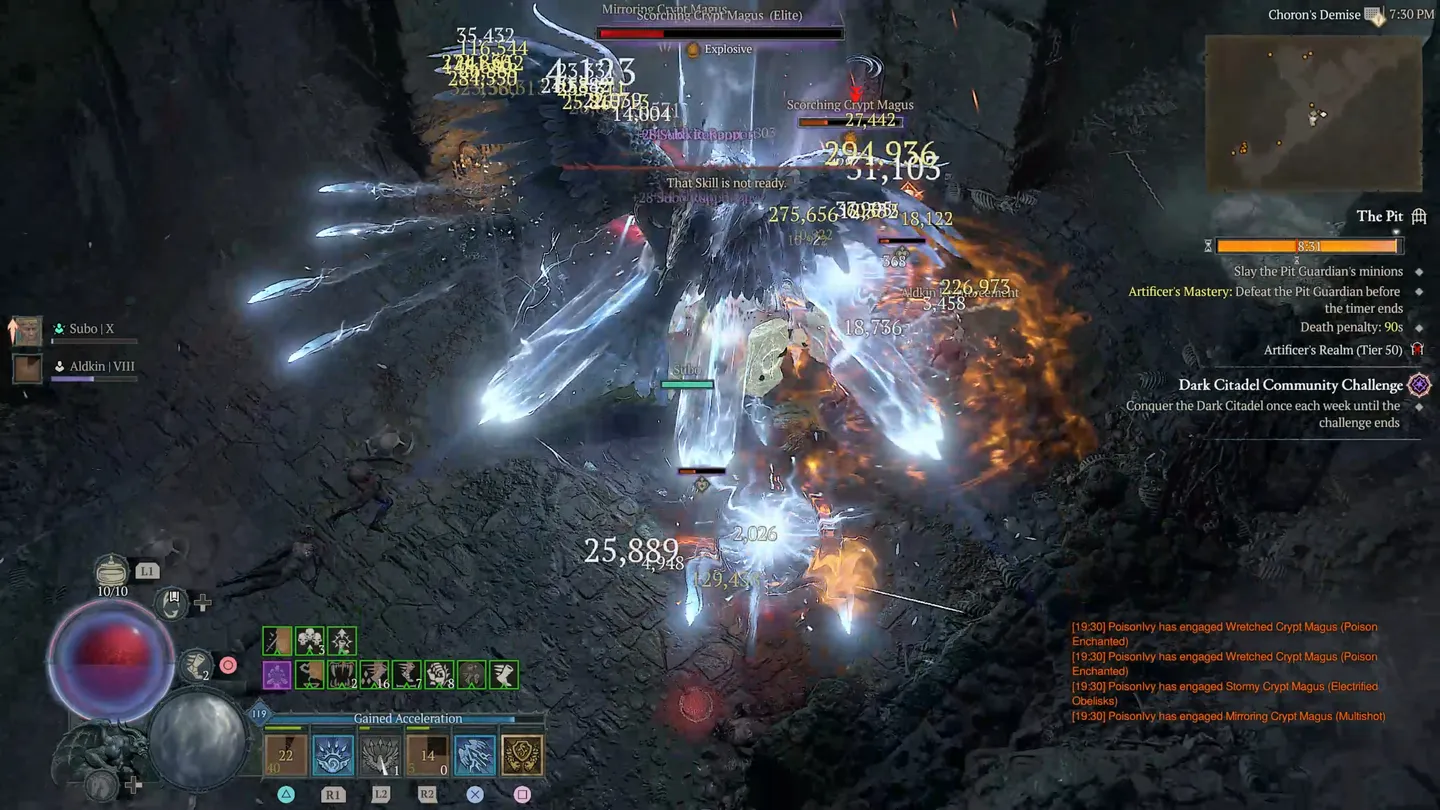The width and height of the screenshot is (1440, 810).
Task: Select the Dark Citadel Community Challenge header
Action: pos(1290,385)
